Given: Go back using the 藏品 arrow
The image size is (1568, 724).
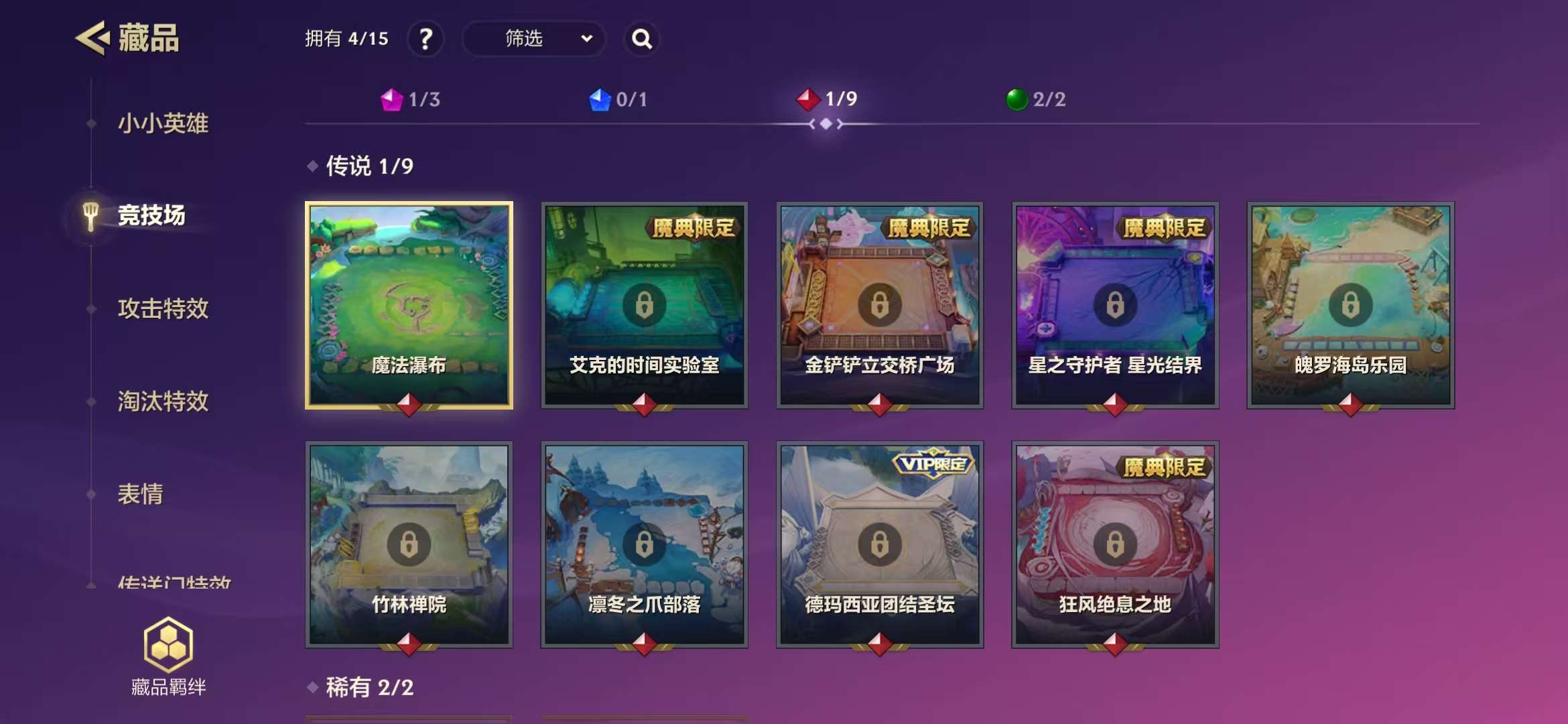Looking at the screenshot, I should (92, 38).
